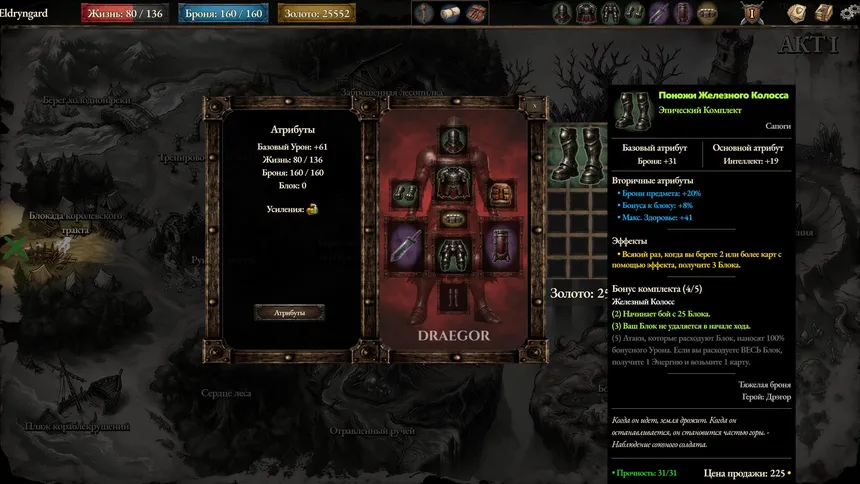The width and height of the screenshot is (860, 484).
Task: Choose the gauntlets slot on Draegor's figure
Action: tap(407, 193)
